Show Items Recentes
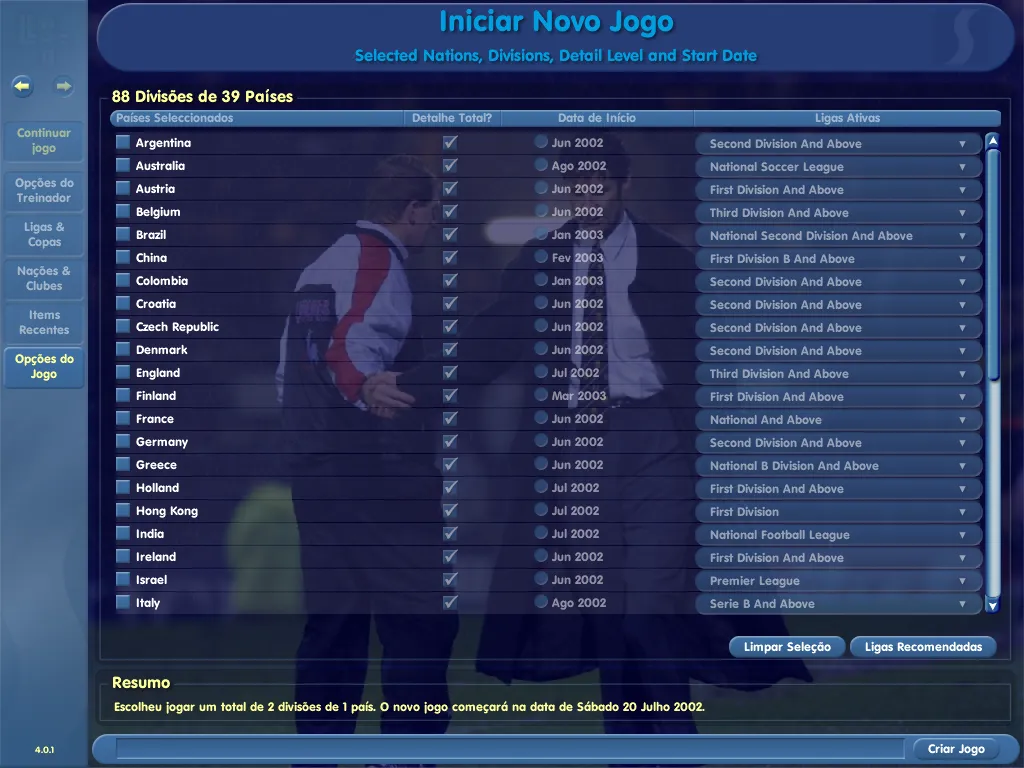Image resolution: width=1024 pixels, height=768 pixels. [x=44, y=322]
